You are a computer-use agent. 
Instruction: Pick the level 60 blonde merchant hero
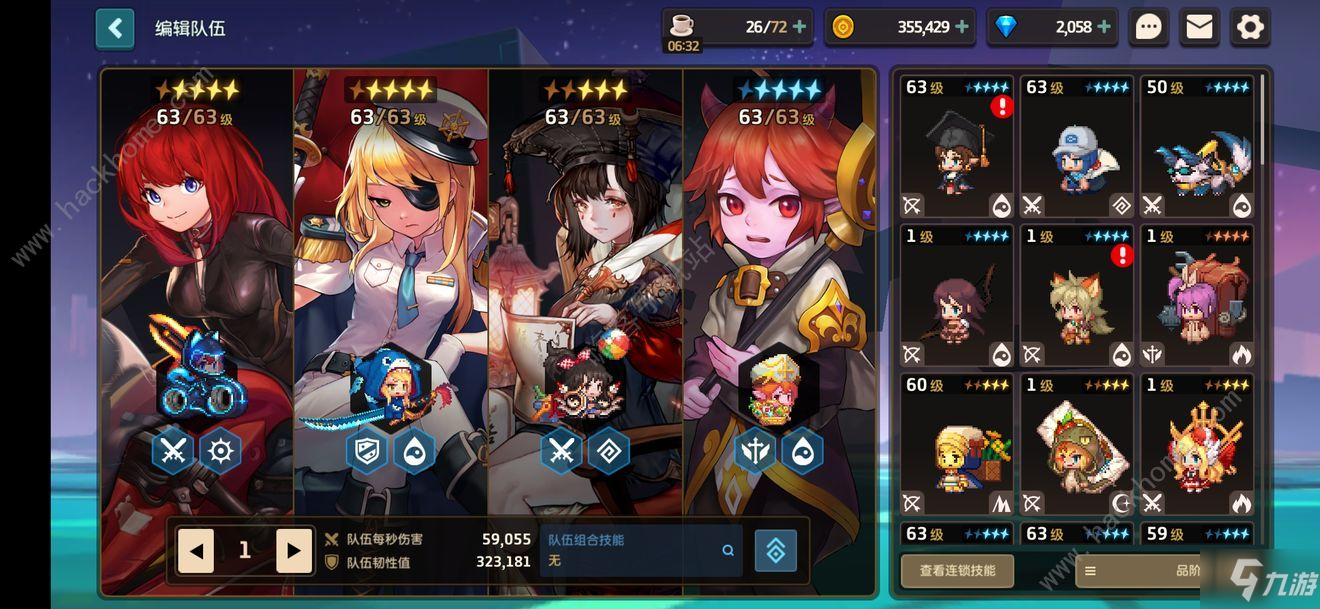[957, 445]
